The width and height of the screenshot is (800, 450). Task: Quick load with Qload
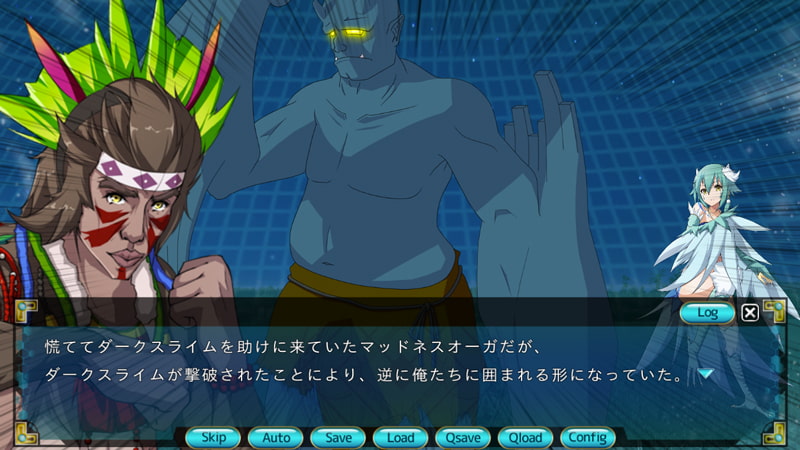[x=525, y=437]
